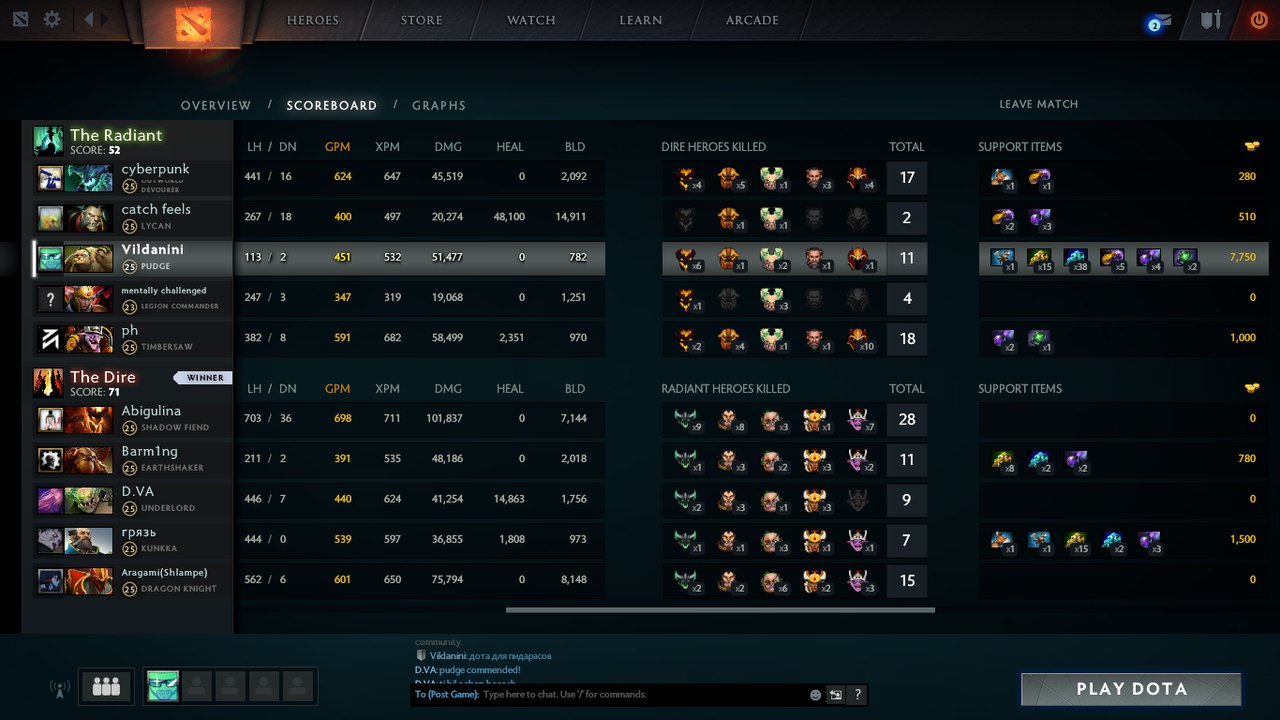Open settings with the gear icon

pos(52,19)
